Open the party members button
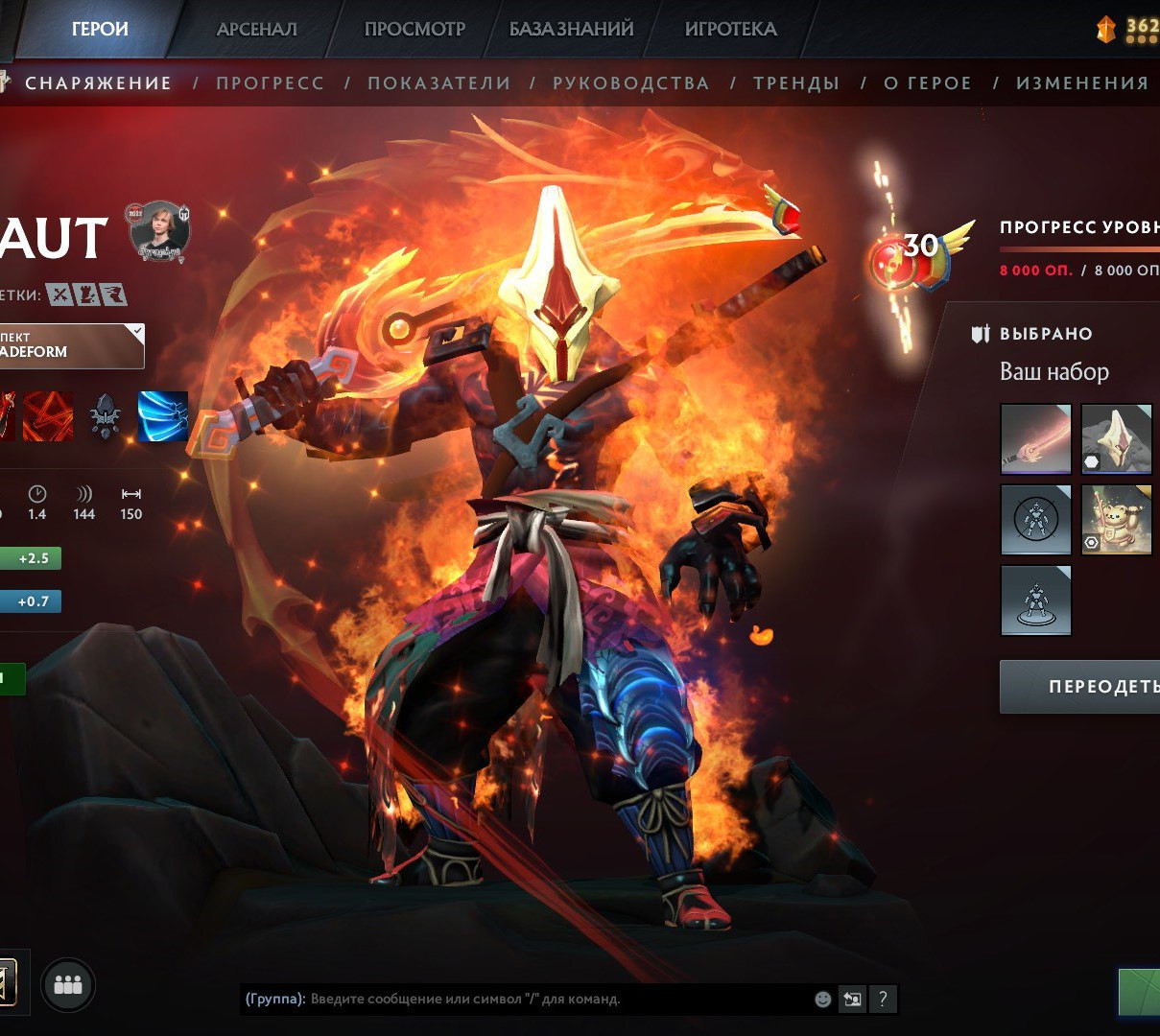The width and height of the screenshot is (1160, 1036). coord(68,985)
